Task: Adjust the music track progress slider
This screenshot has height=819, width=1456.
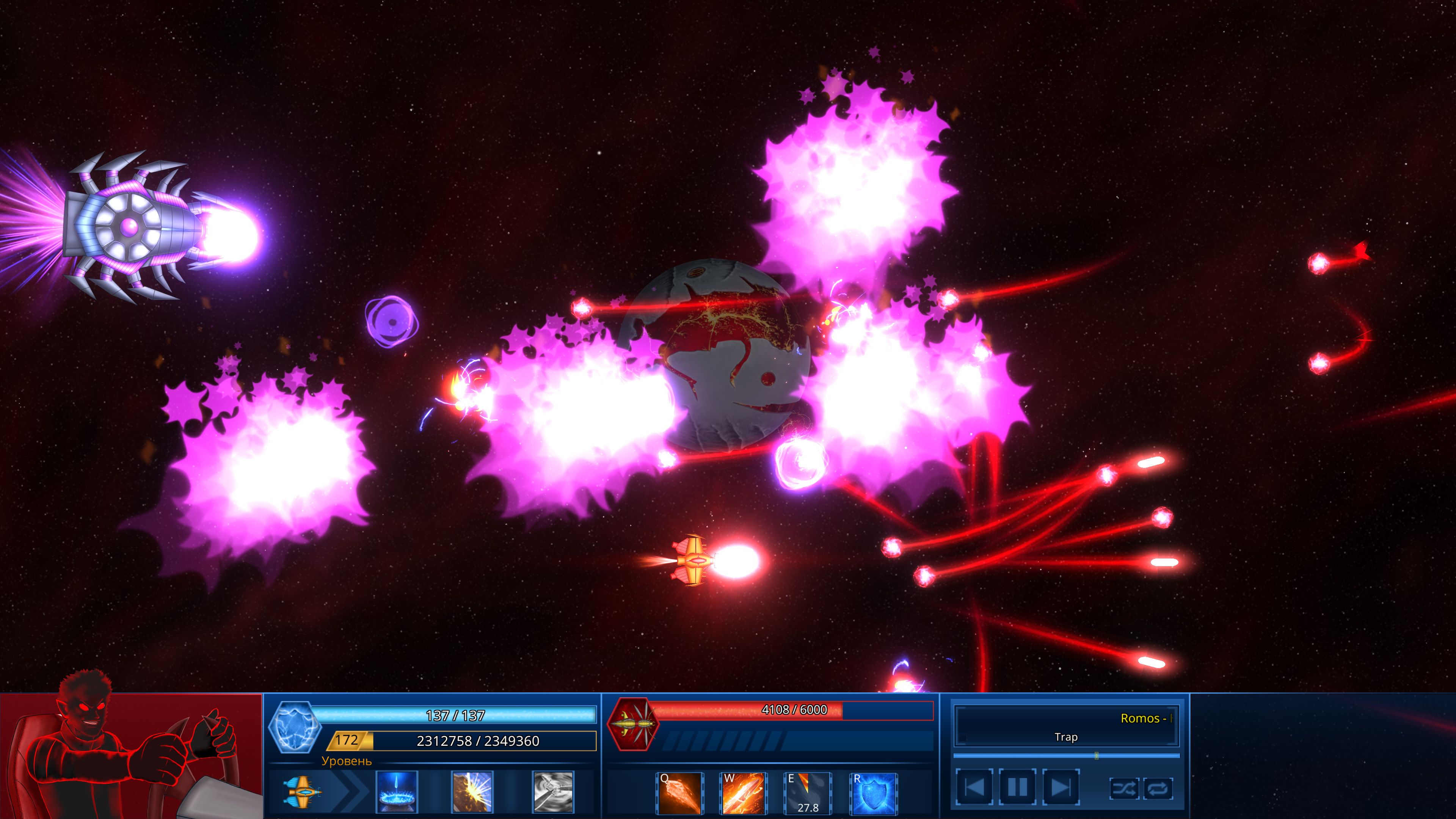Action: (1097, 758)
